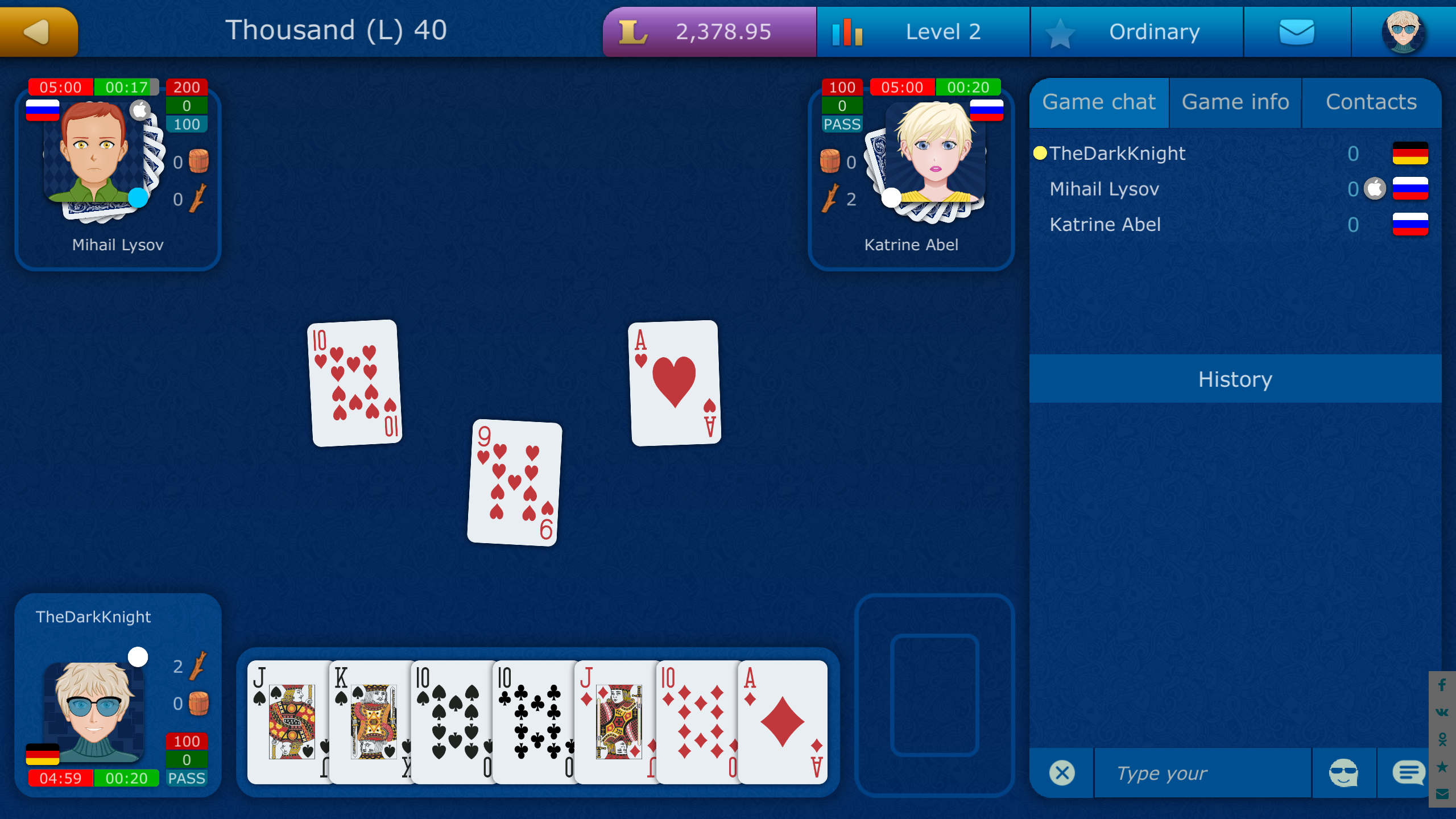Open the emoji smiley picker in chat
This screenshot has width=1456, height=819.
pos(1345,772)
